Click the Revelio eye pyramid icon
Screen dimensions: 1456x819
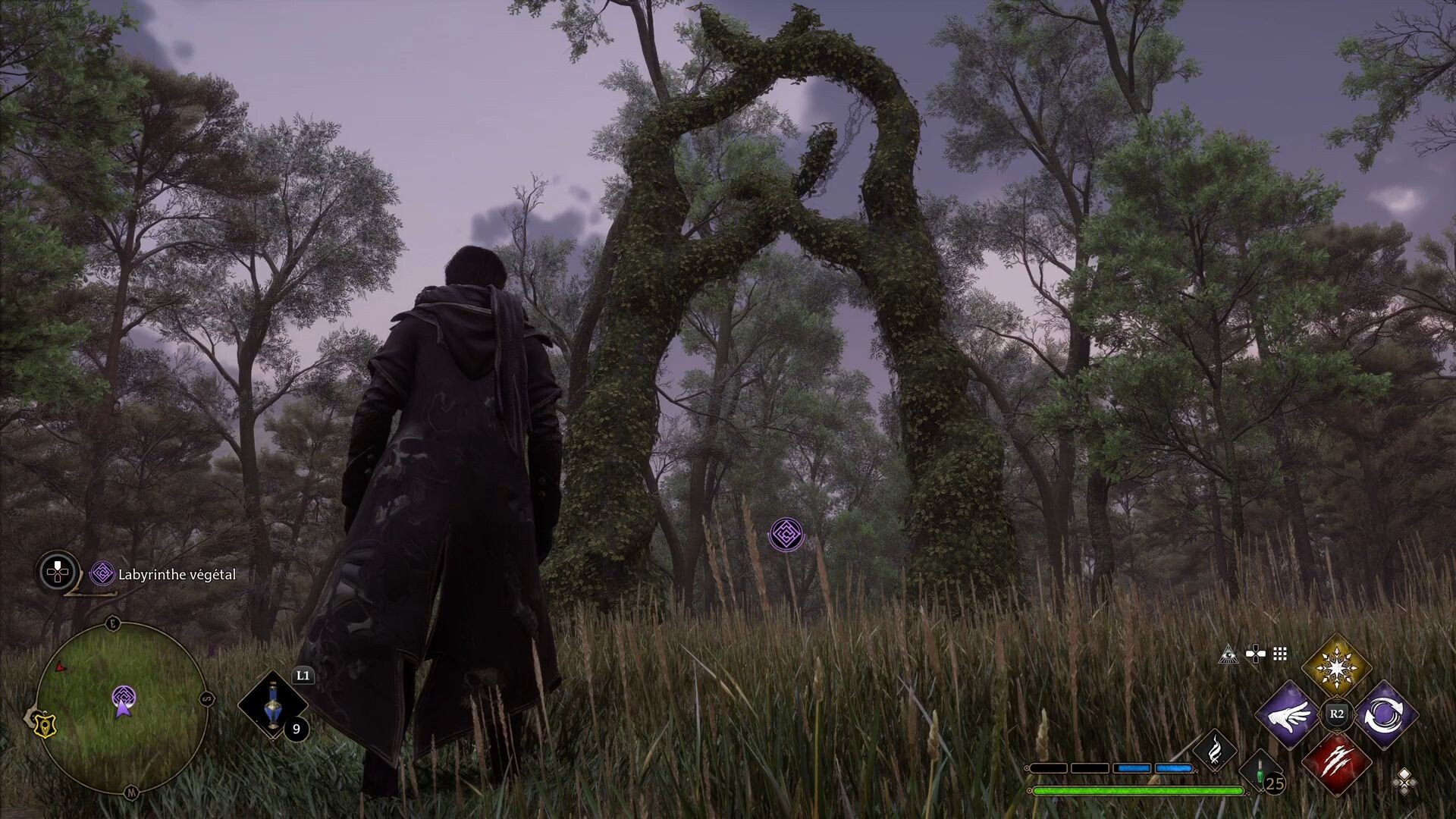1229,655
